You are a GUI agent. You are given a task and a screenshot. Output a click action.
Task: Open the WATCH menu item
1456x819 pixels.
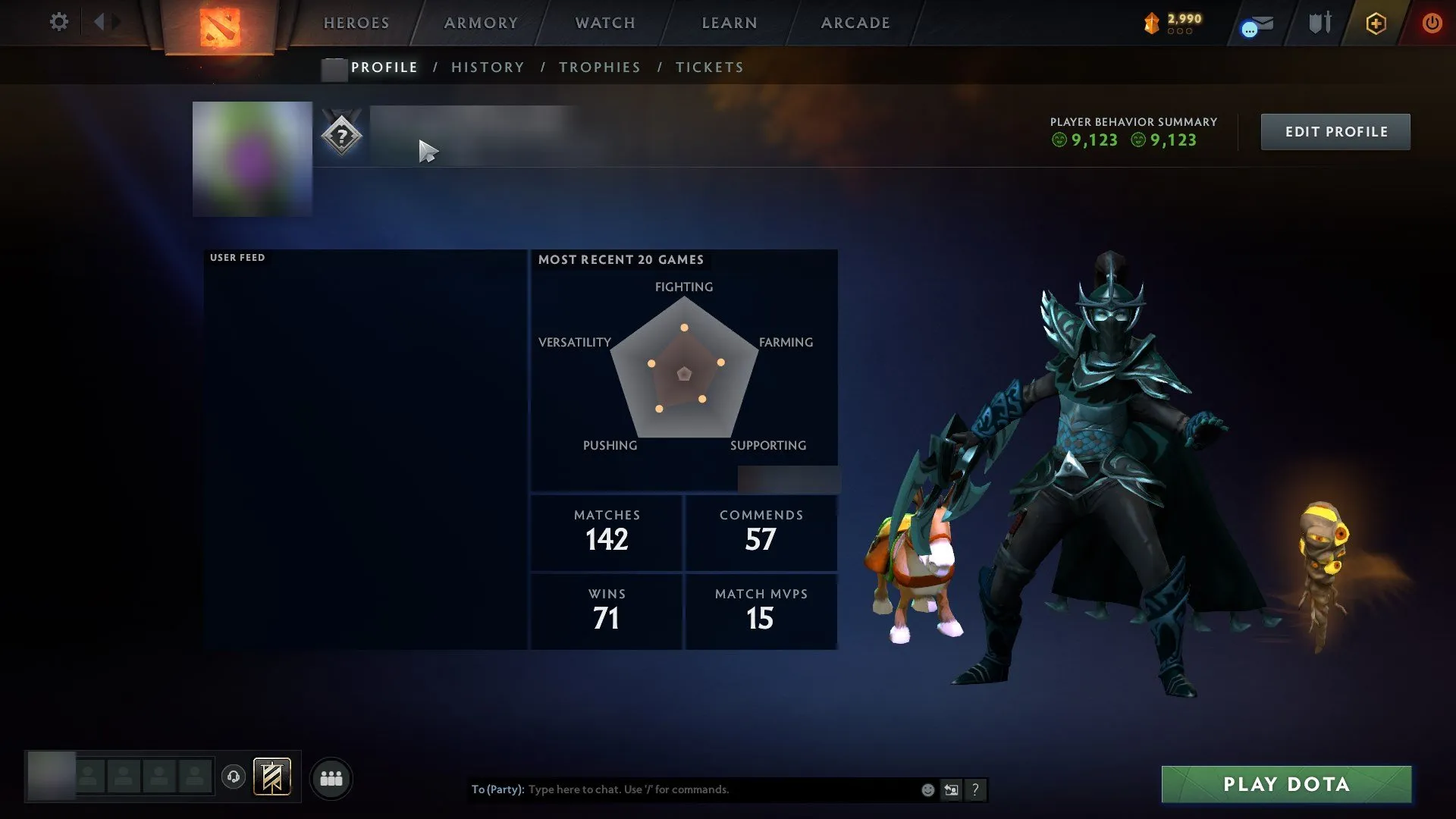pyautogui.click(x=604, y=23)
